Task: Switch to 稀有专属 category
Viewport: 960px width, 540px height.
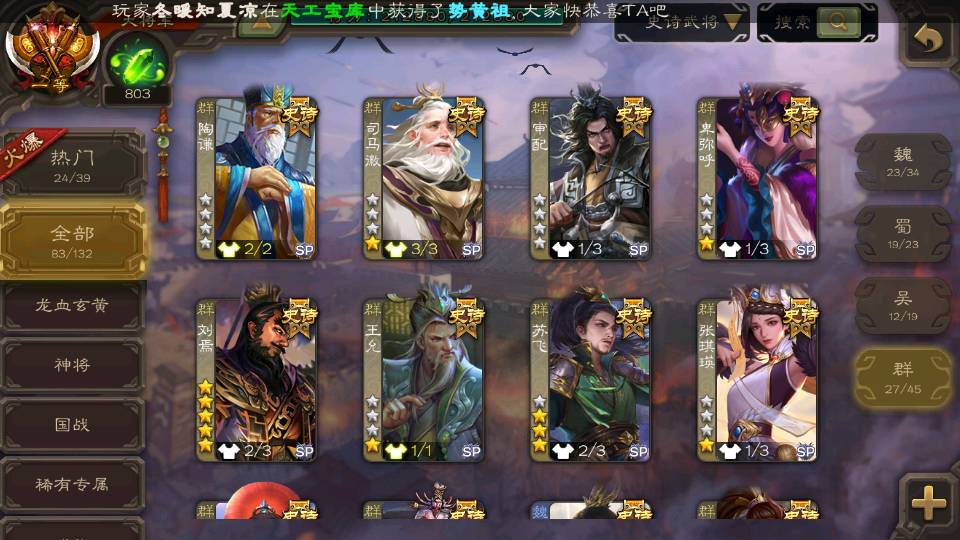Action: (x=72, y=484)
